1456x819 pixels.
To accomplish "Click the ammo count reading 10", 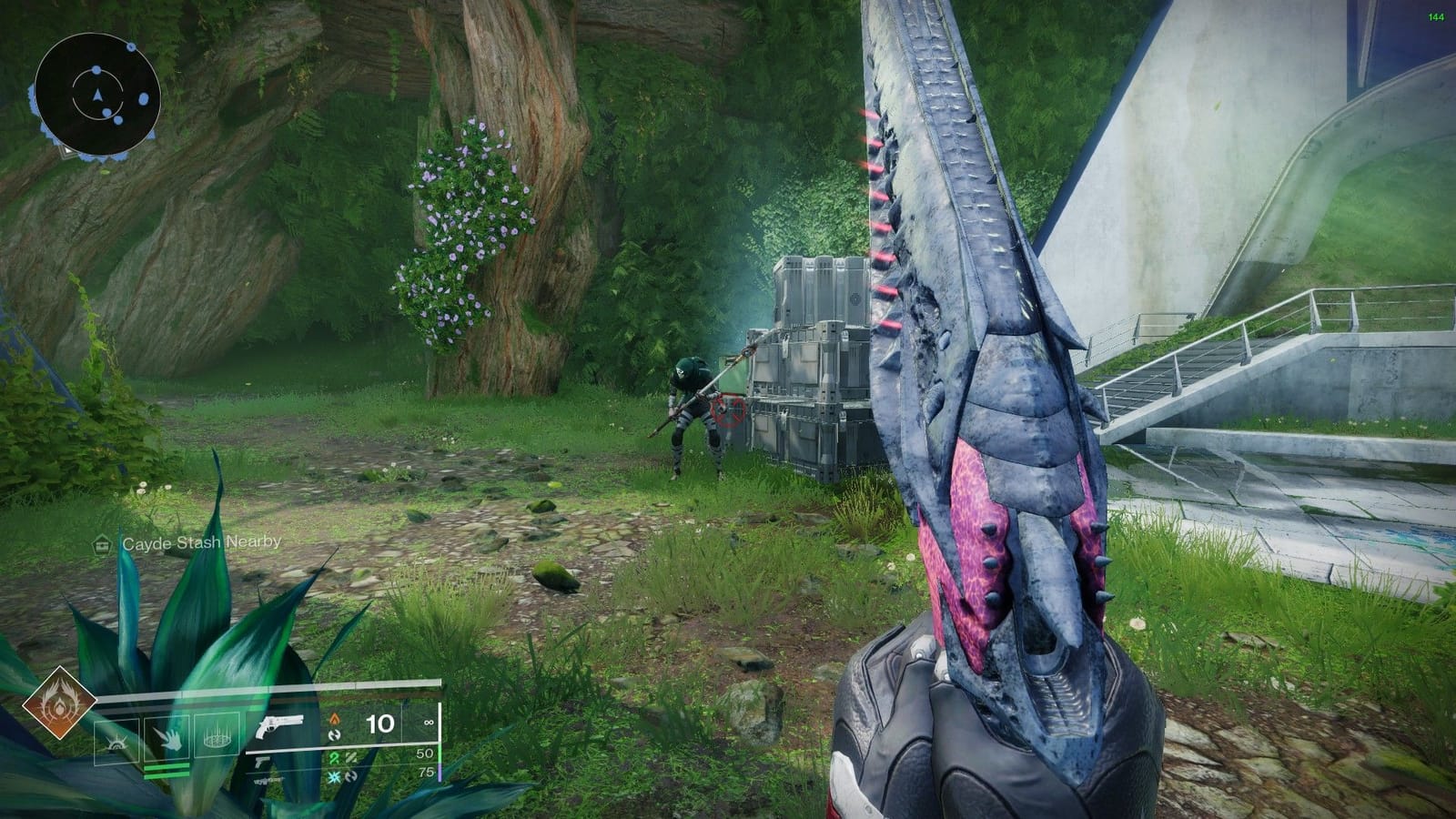I will [x=380, y=724].
